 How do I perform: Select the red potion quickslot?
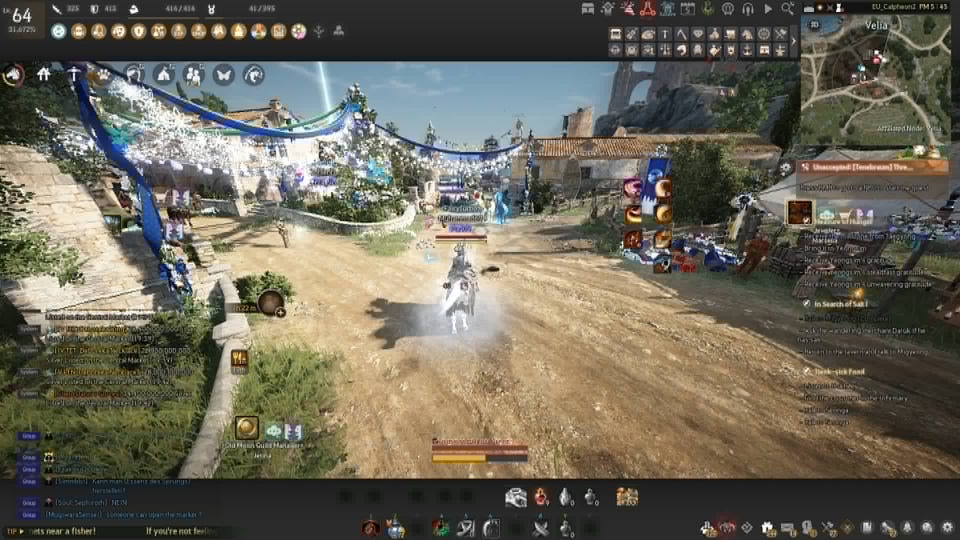coord(541,497)
